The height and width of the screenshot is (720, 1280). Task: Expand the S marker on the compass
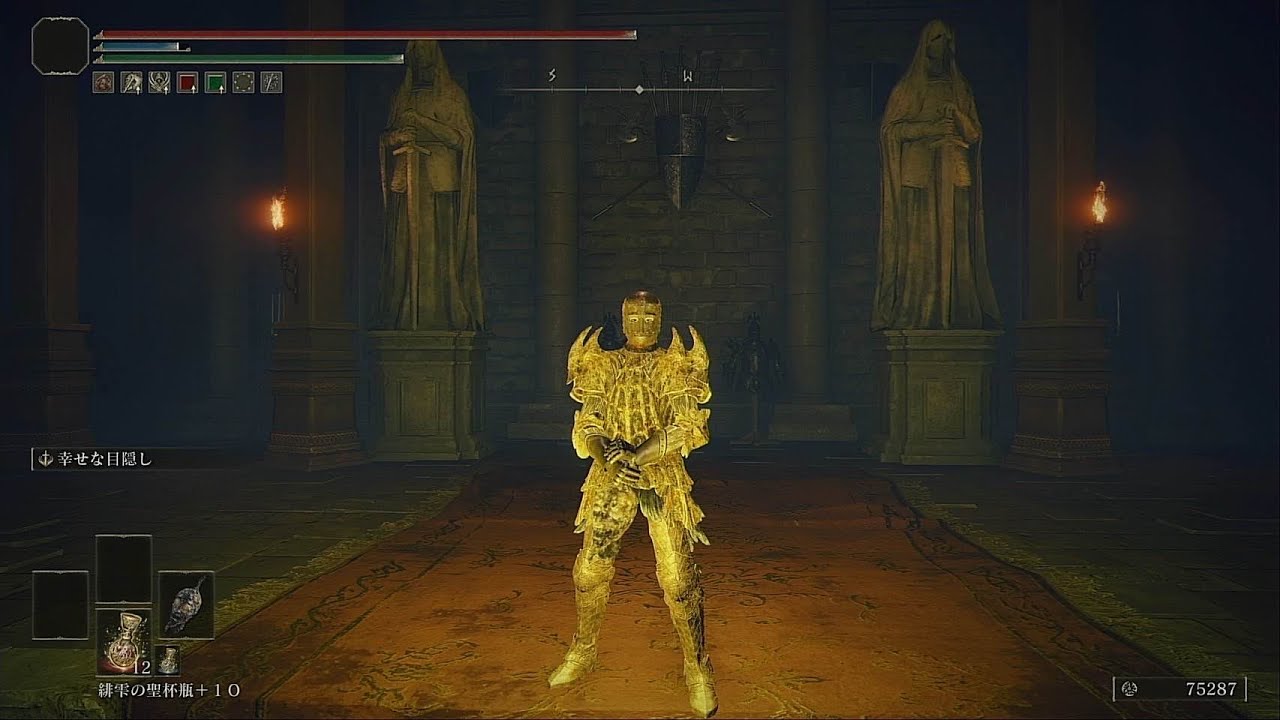click(x=550, y=76)
